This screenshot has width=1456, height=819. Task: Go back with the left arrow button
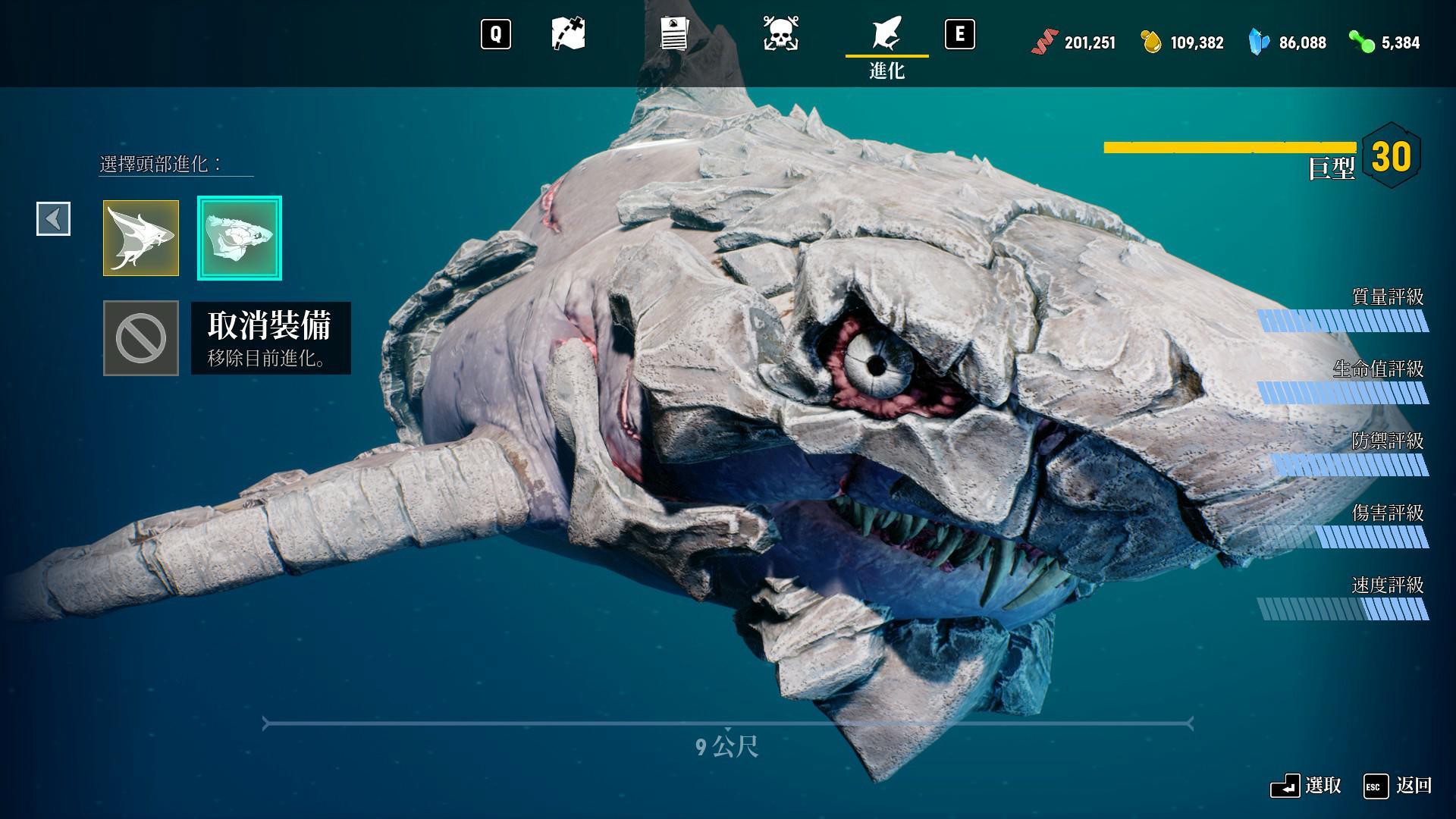click(x=54, y=219)
